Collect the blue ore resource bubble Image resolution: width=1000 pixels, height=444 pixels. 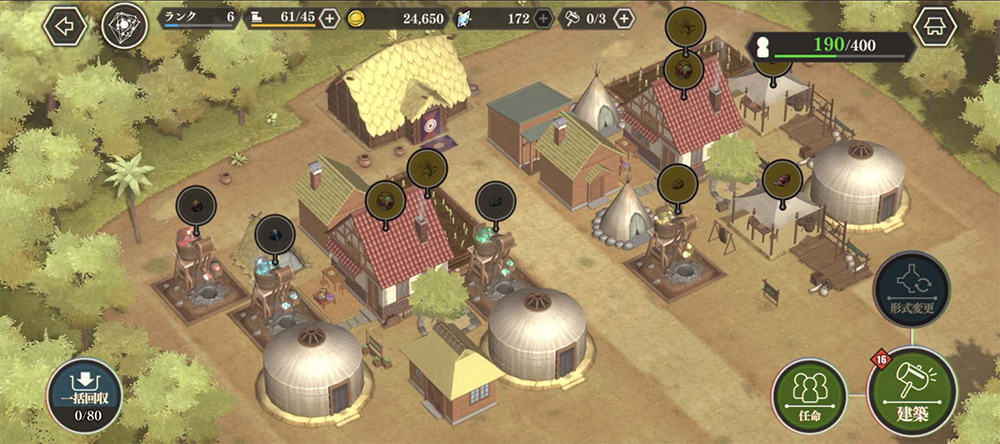(274, 234)
